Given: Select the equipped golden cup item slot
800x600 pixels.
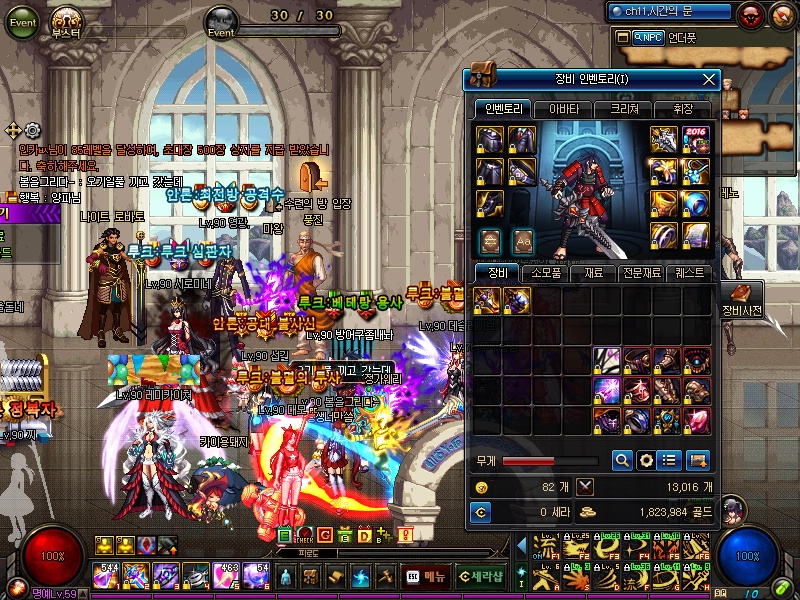Looking at the screenshot, I should click(x=663, y=203).
